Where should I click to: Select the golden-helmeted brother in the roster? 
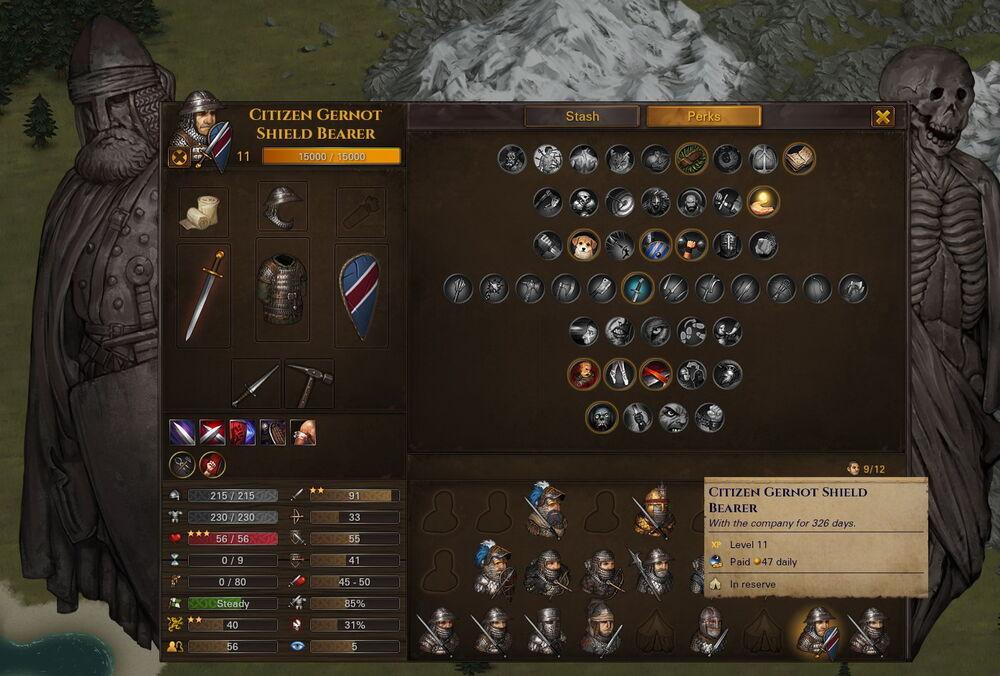click(655, 511)
